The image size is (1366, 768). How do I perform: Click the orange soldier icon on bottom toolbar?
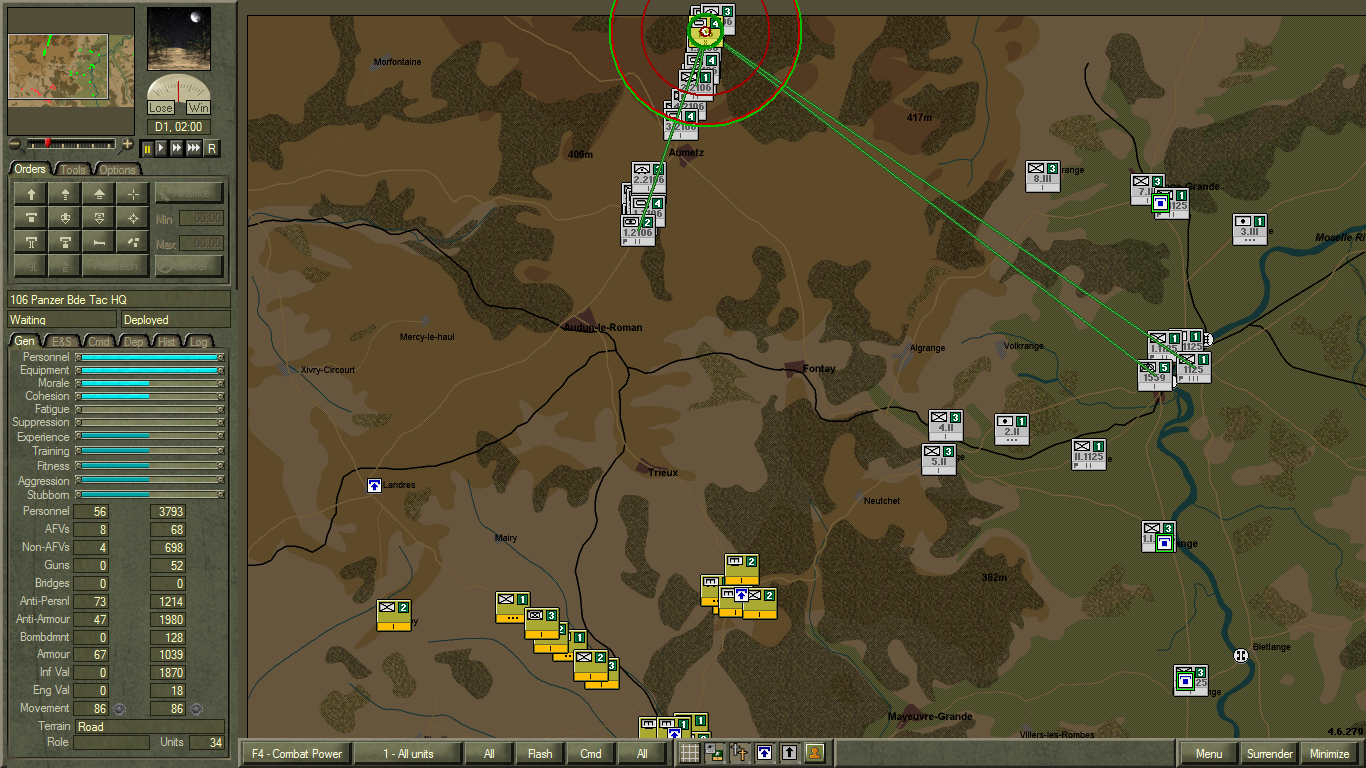click(814, 754)
